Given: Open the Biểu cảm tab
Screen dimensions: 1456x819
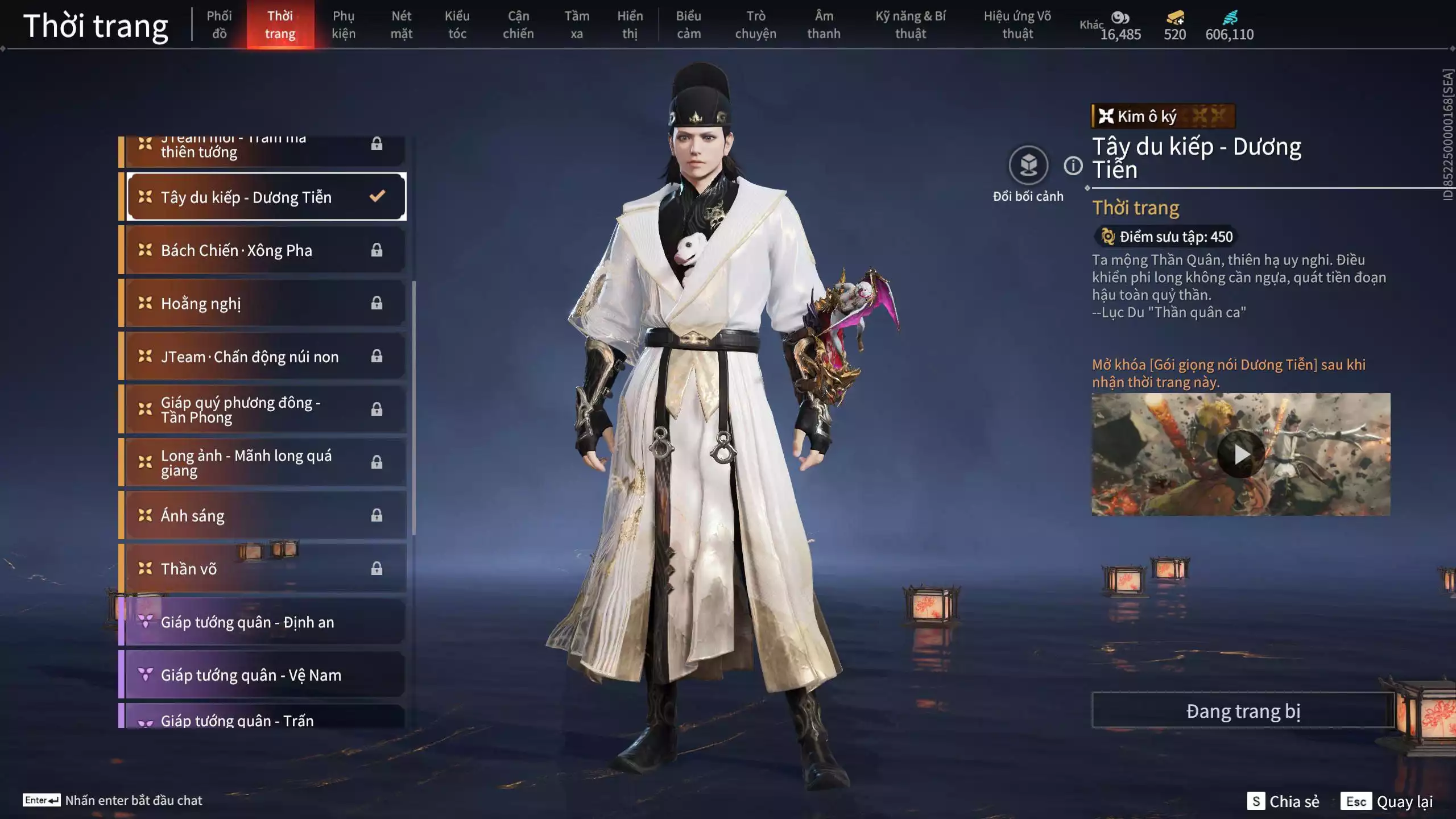Looking at the screenshot, I should coord(688,24).
